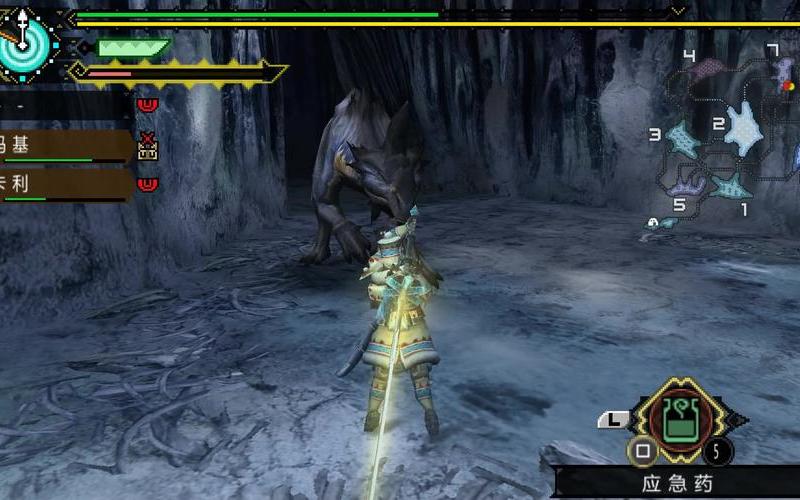The image size is (800, 500).
Task: Click the quest timer clock icon
Action: [22, 40]
